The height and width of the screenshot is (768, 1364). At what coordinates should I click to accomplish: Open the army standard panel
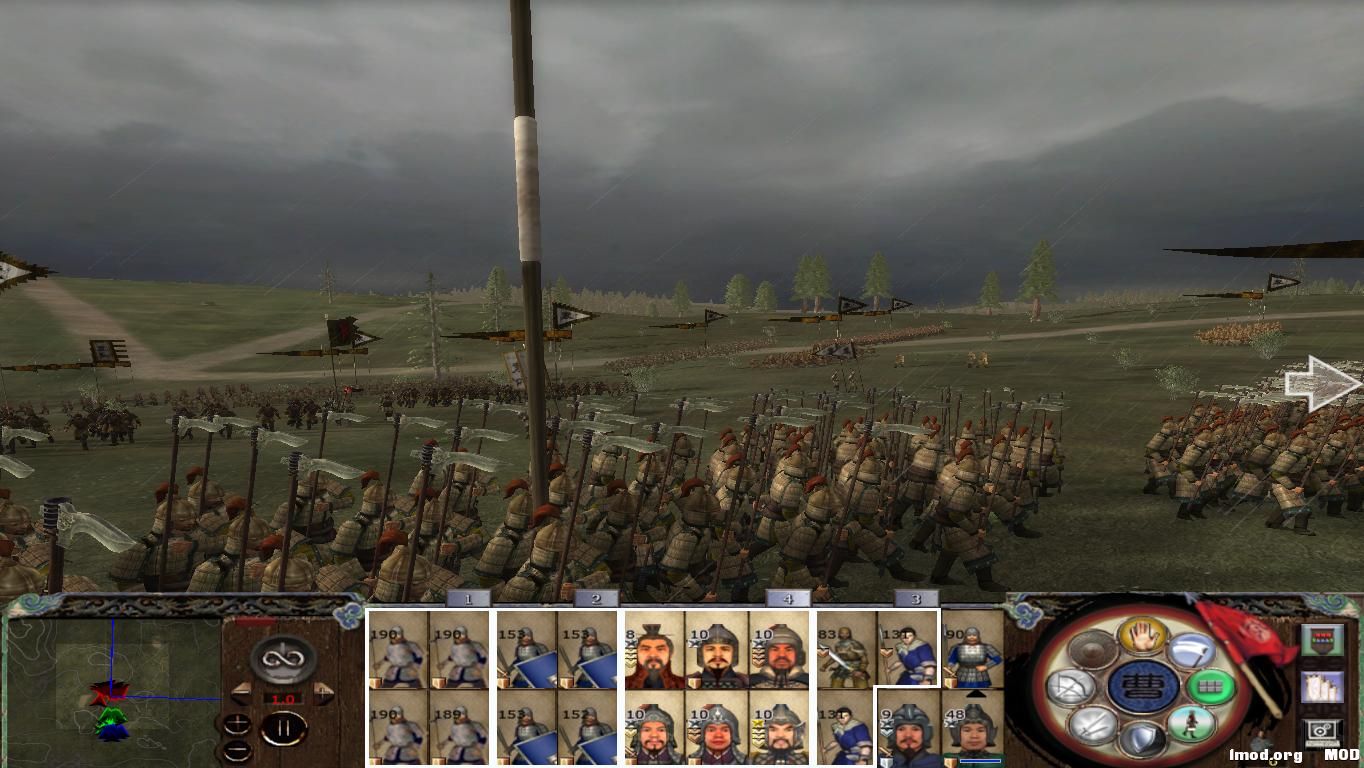coord(1322,640)
